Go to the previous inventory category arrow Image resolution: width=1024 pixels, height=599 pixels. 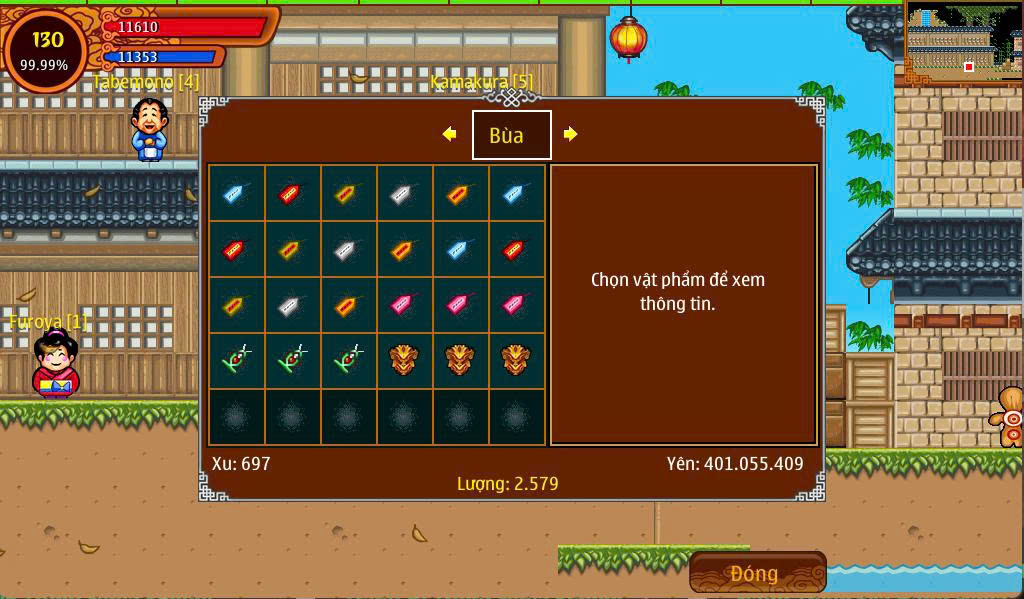449,134
